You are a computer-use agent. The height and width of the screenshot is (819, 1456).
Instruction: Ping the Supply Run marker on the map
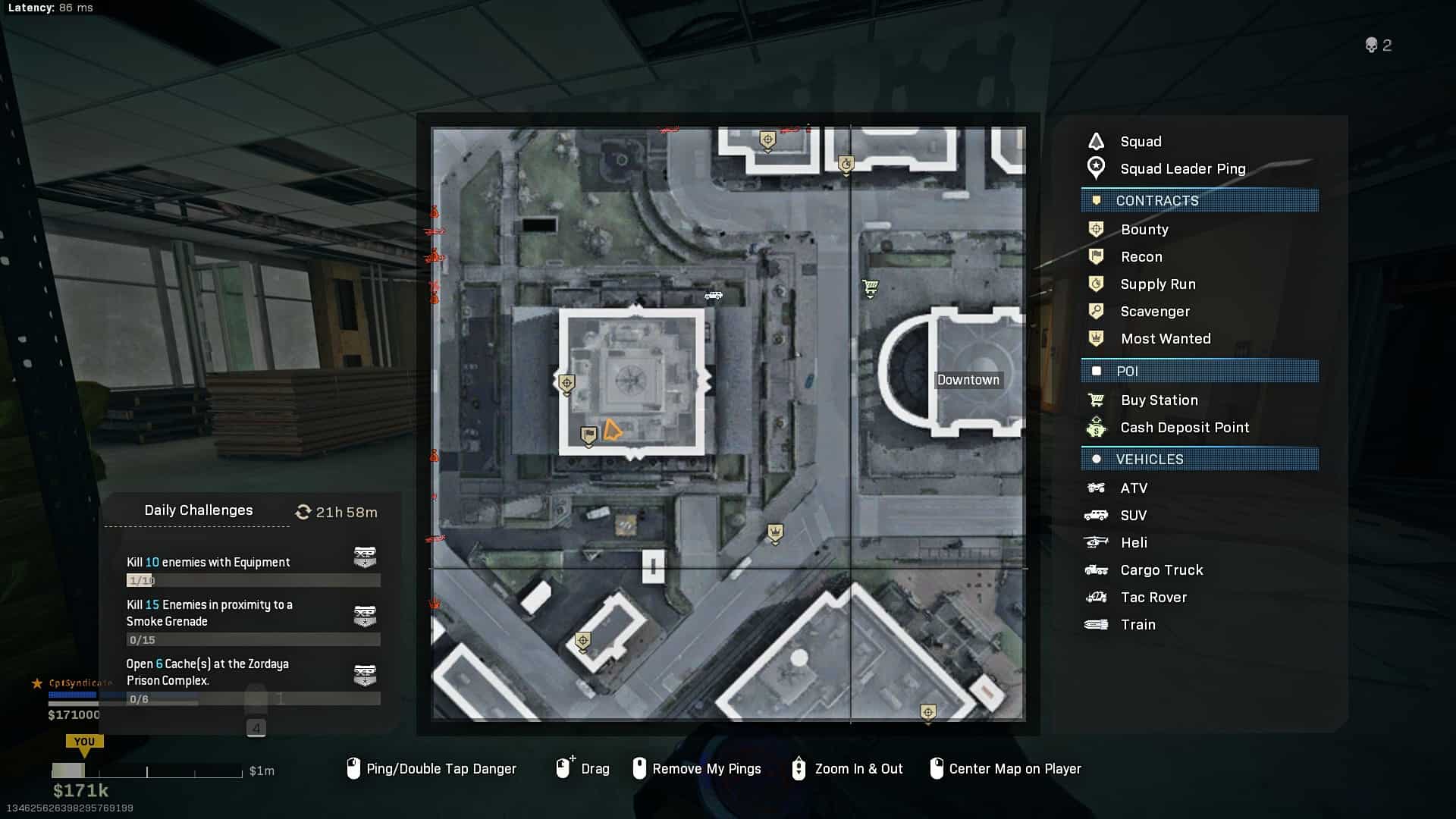coord(846,164)
